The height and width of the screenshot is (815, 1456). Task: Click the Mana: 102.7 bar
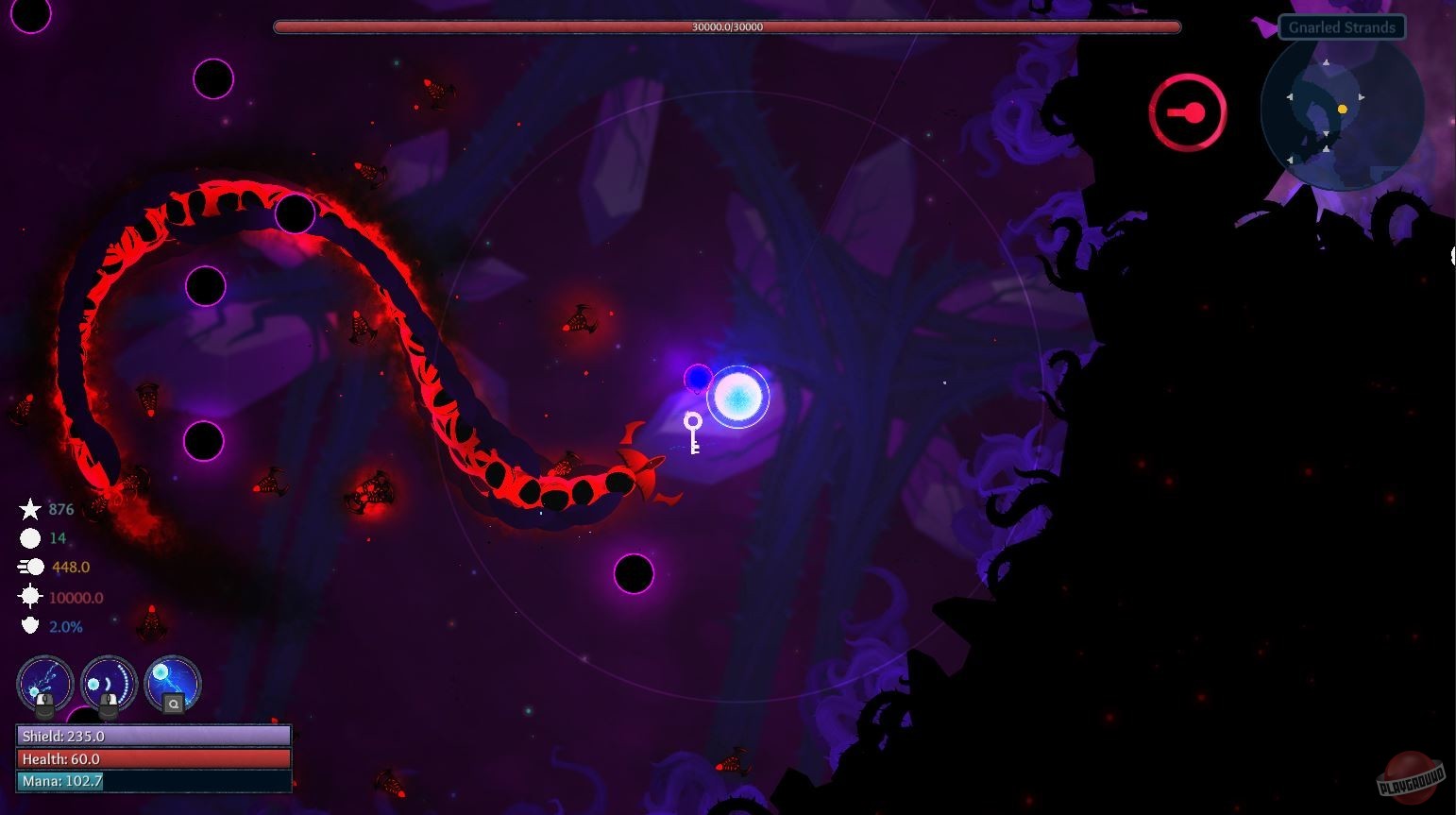151,781
